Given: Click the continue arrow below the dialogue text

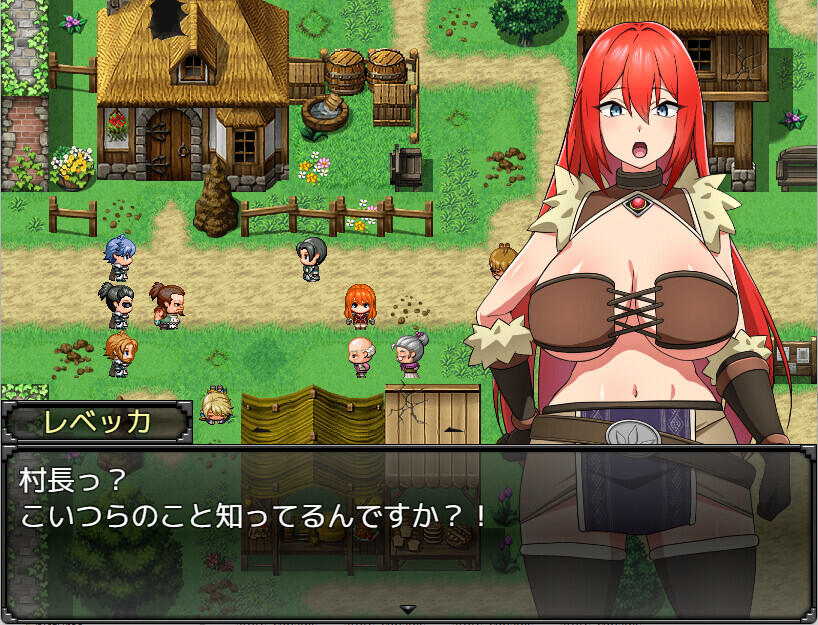Looking at the screenshot, I should point(407,608).
